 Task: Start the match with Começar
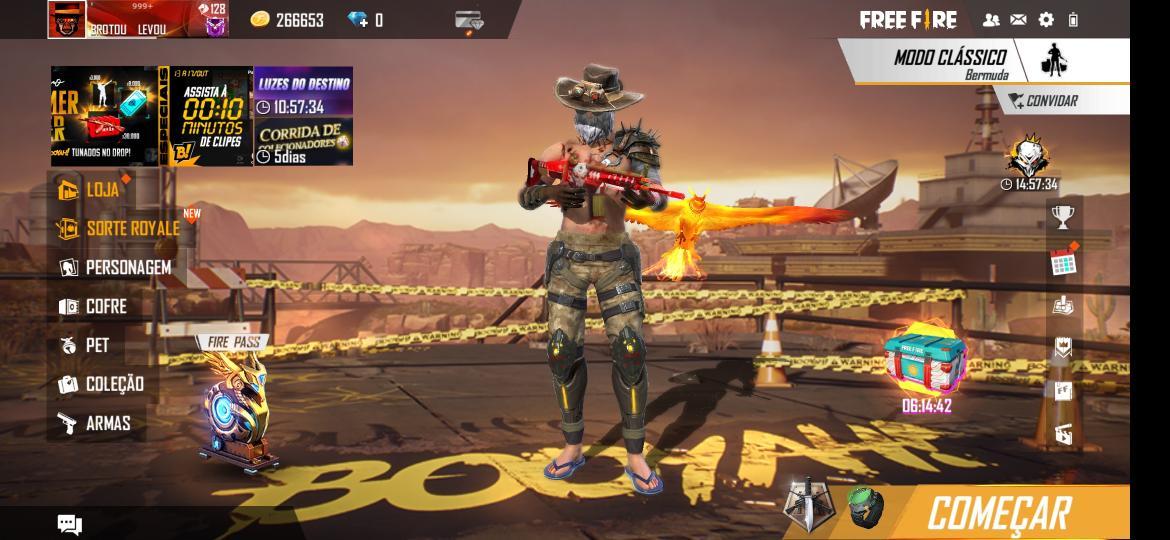(x=998, y=513)
